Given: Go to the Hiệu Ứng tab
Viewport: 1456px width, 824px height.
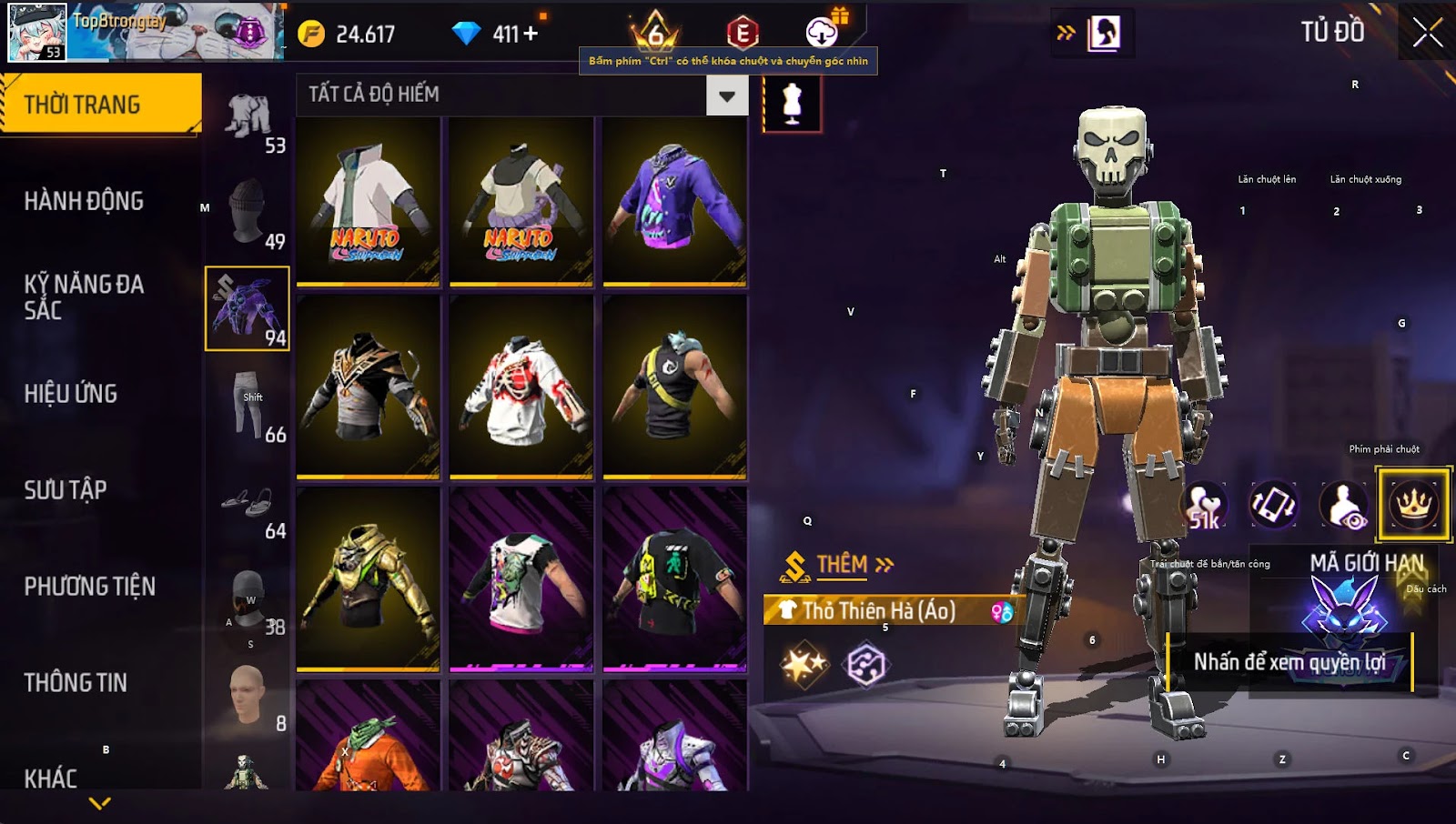Looking at the screenshot, I should 71,394.
